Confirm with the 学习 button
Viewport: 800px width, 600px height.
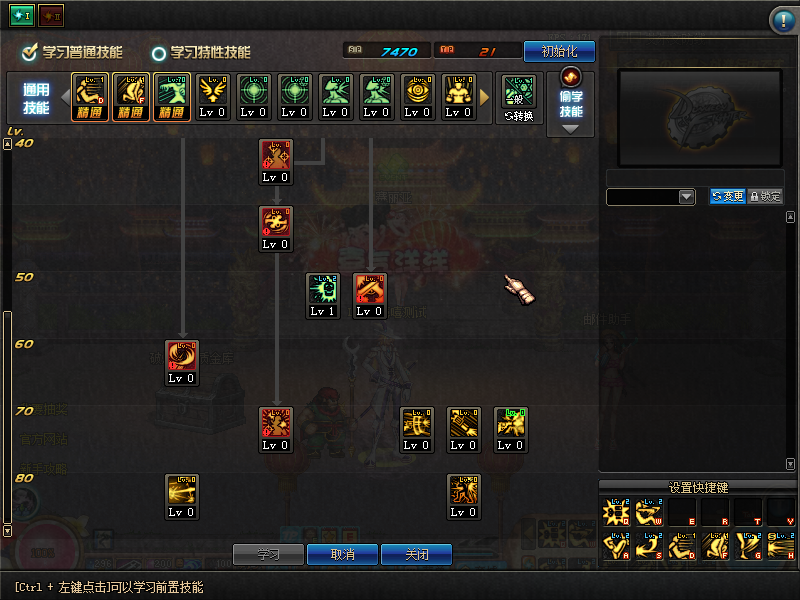click(x=267, y=554)
